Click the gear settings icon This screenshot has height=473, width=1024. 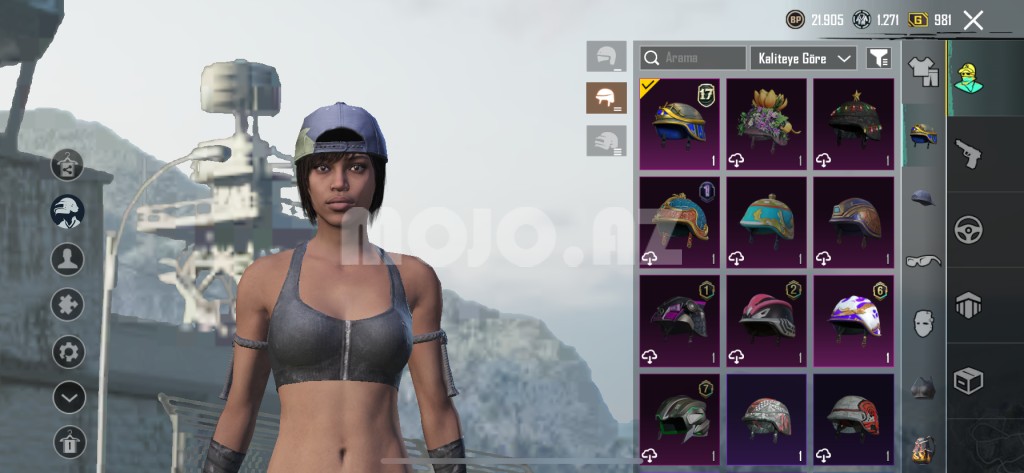pyautogui.click(x=68, y=352)
